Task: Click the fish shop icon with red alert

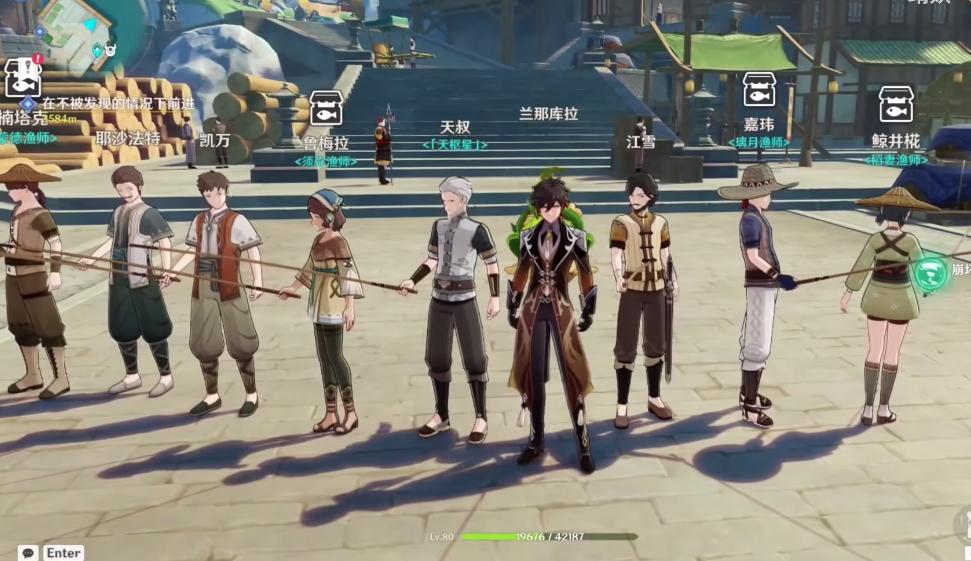Action: 22,77
